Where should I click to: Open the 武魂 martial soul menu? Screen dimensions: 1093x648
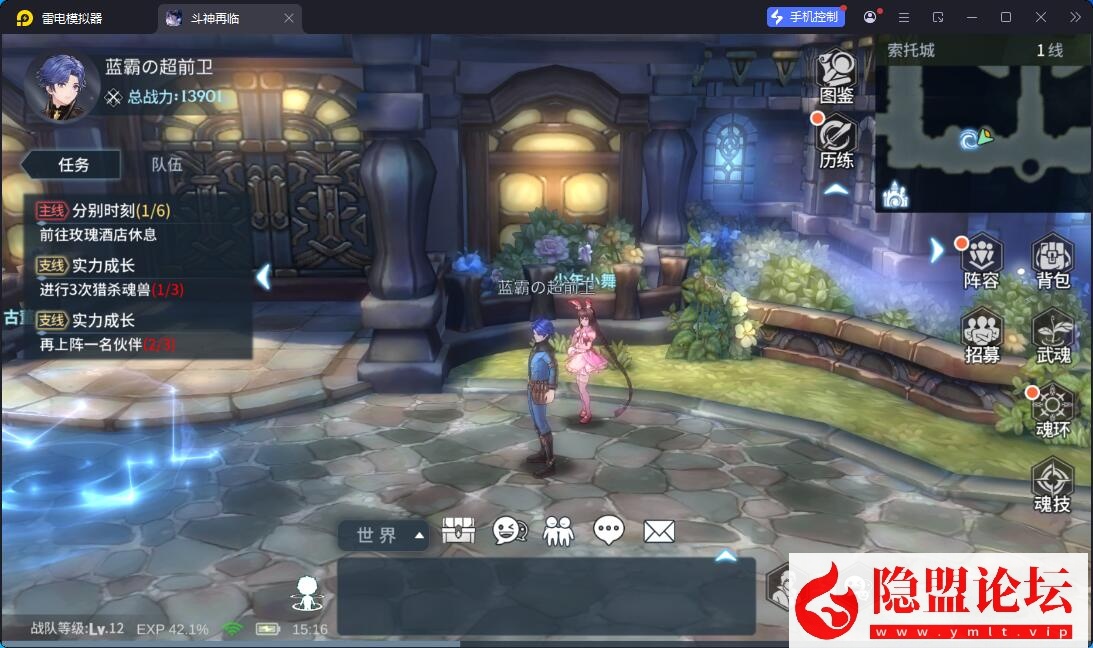tap(1052, 335)
